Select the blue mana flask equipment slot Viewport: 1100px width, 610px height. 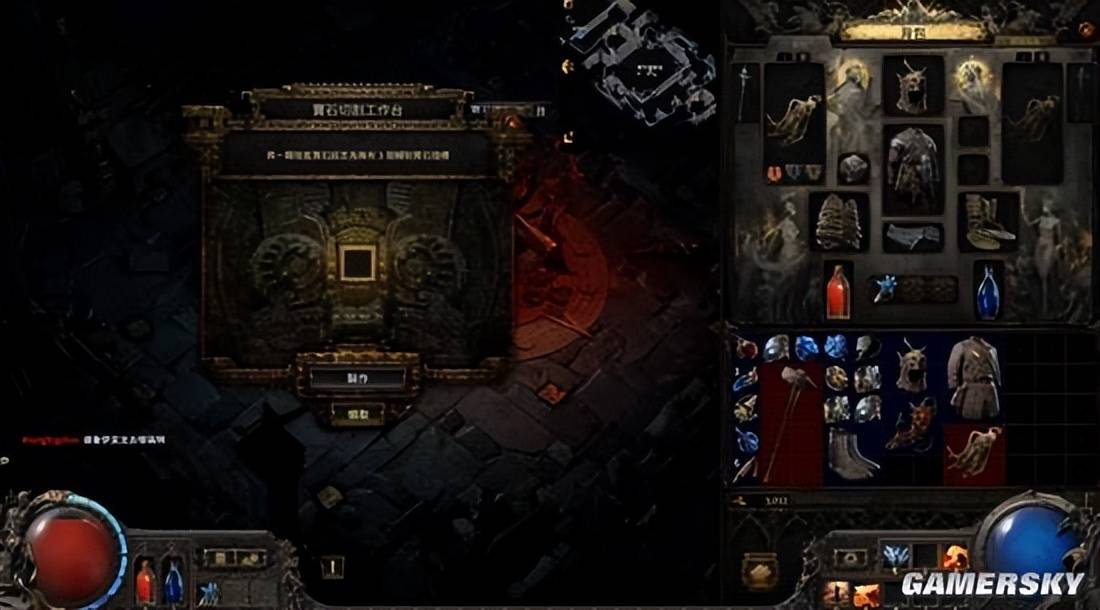(988, 291)
